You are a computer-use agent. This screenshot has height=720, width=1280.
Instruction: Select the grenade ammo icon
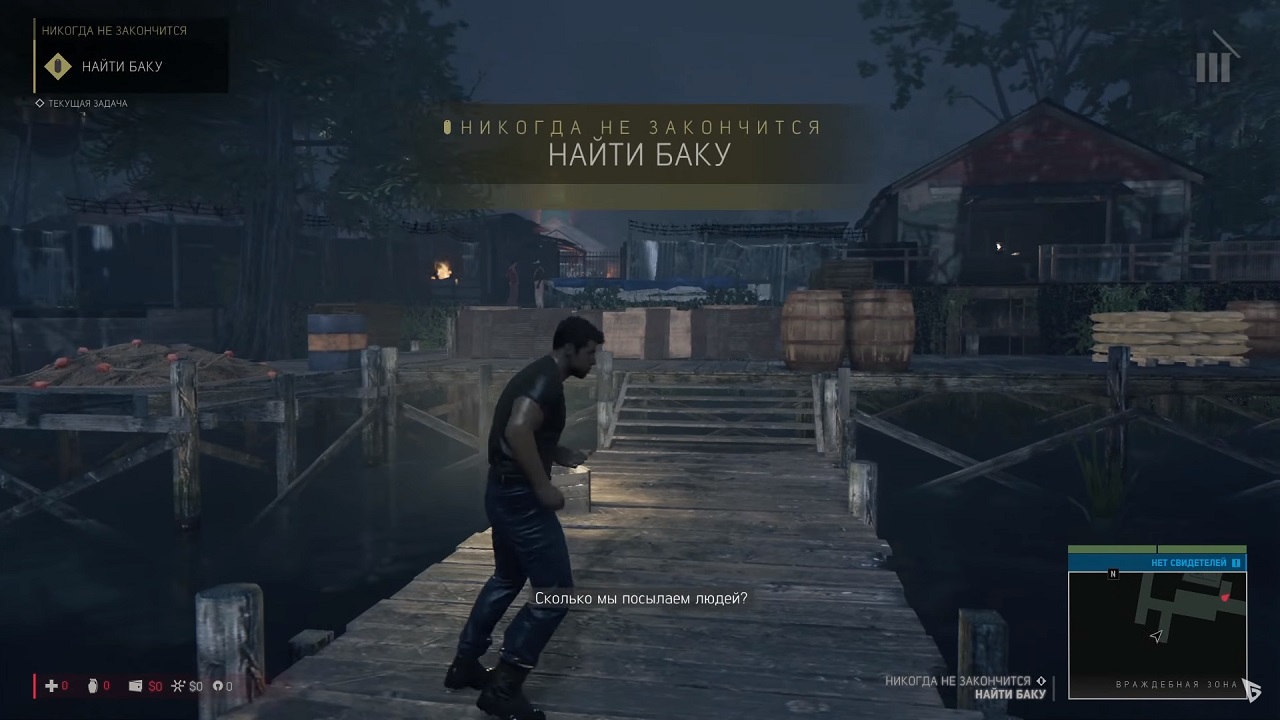93,686
